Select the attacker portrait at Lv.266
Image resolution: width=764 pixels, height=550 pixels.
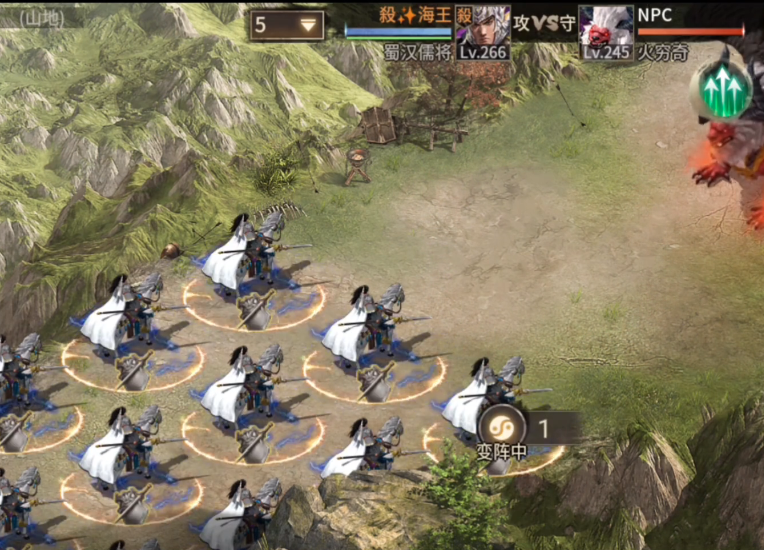point(483,26)
